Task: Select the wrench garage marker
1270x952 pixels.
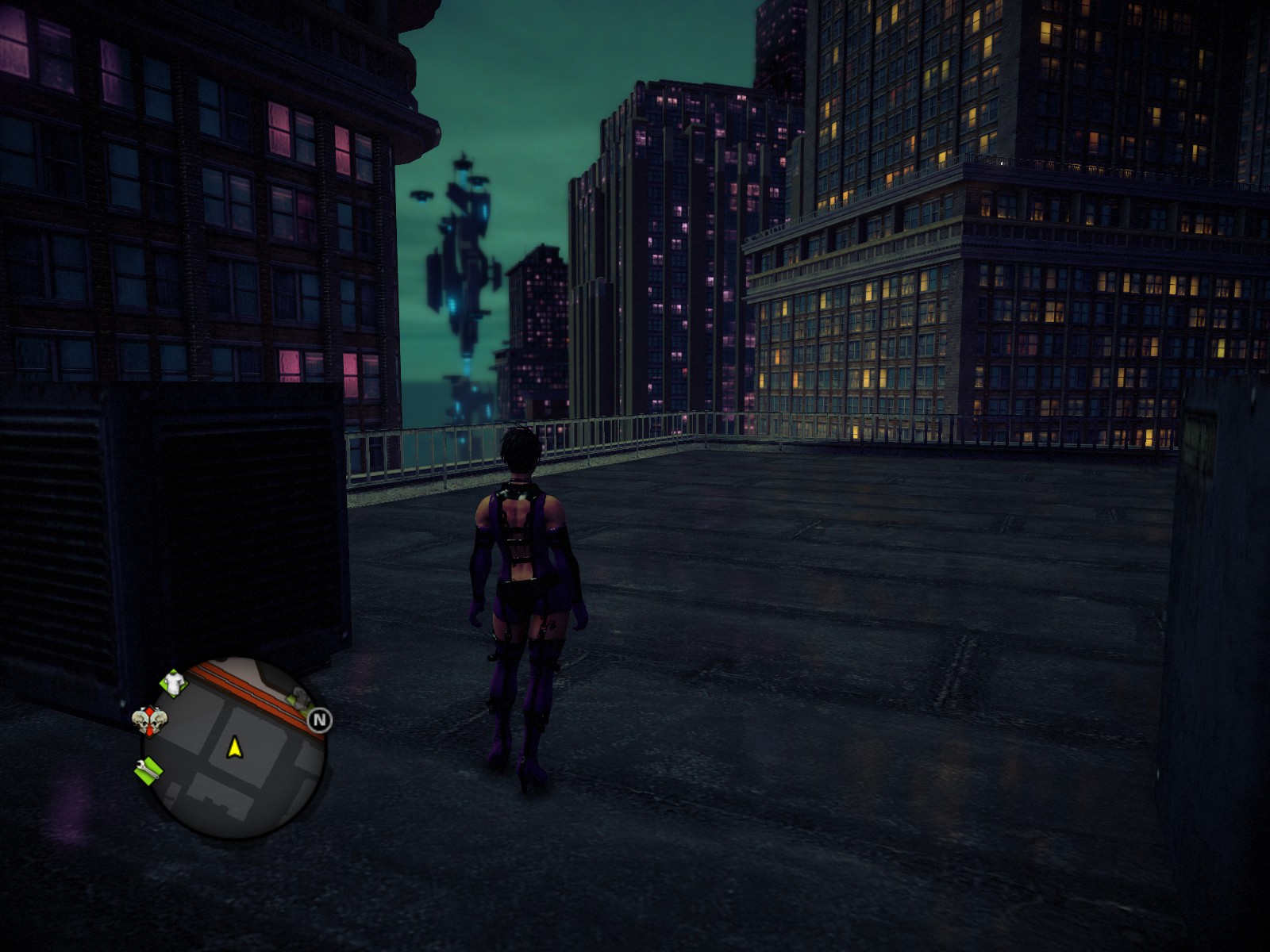Action: [x=148, y=770]
